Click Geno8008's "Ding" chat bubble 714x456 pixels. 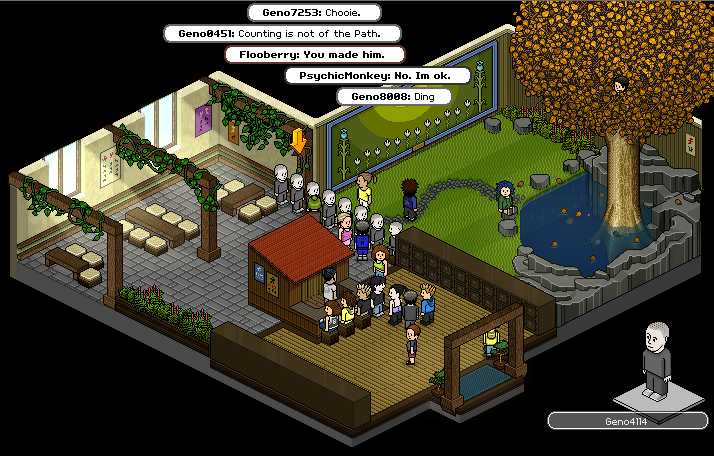[393, 96]
